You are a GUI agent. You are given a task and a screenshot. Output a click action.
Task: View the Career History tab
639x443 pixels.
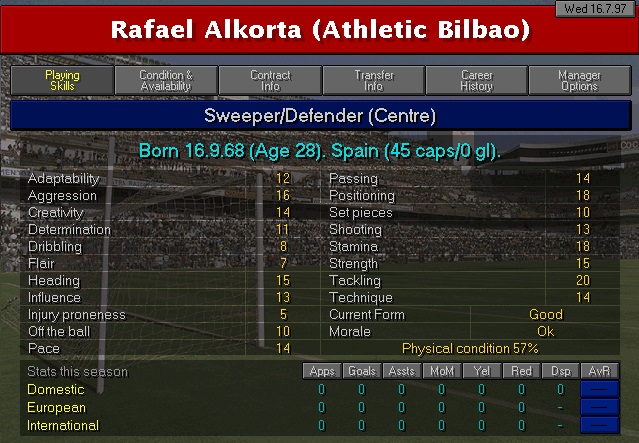point(477,81)
